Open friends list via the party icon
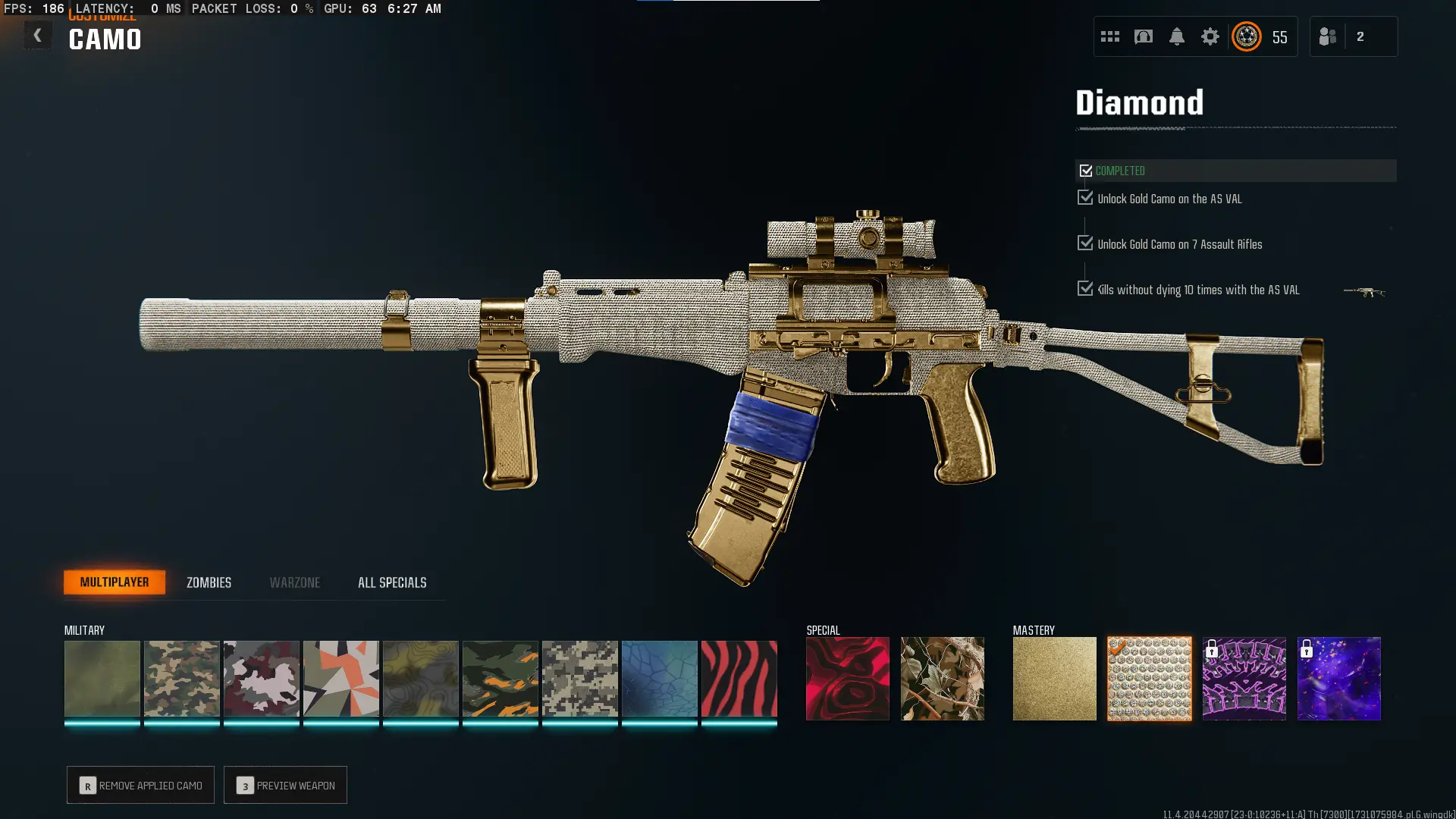This screenshot has width=1456, height=819. tap(1328, 36)
